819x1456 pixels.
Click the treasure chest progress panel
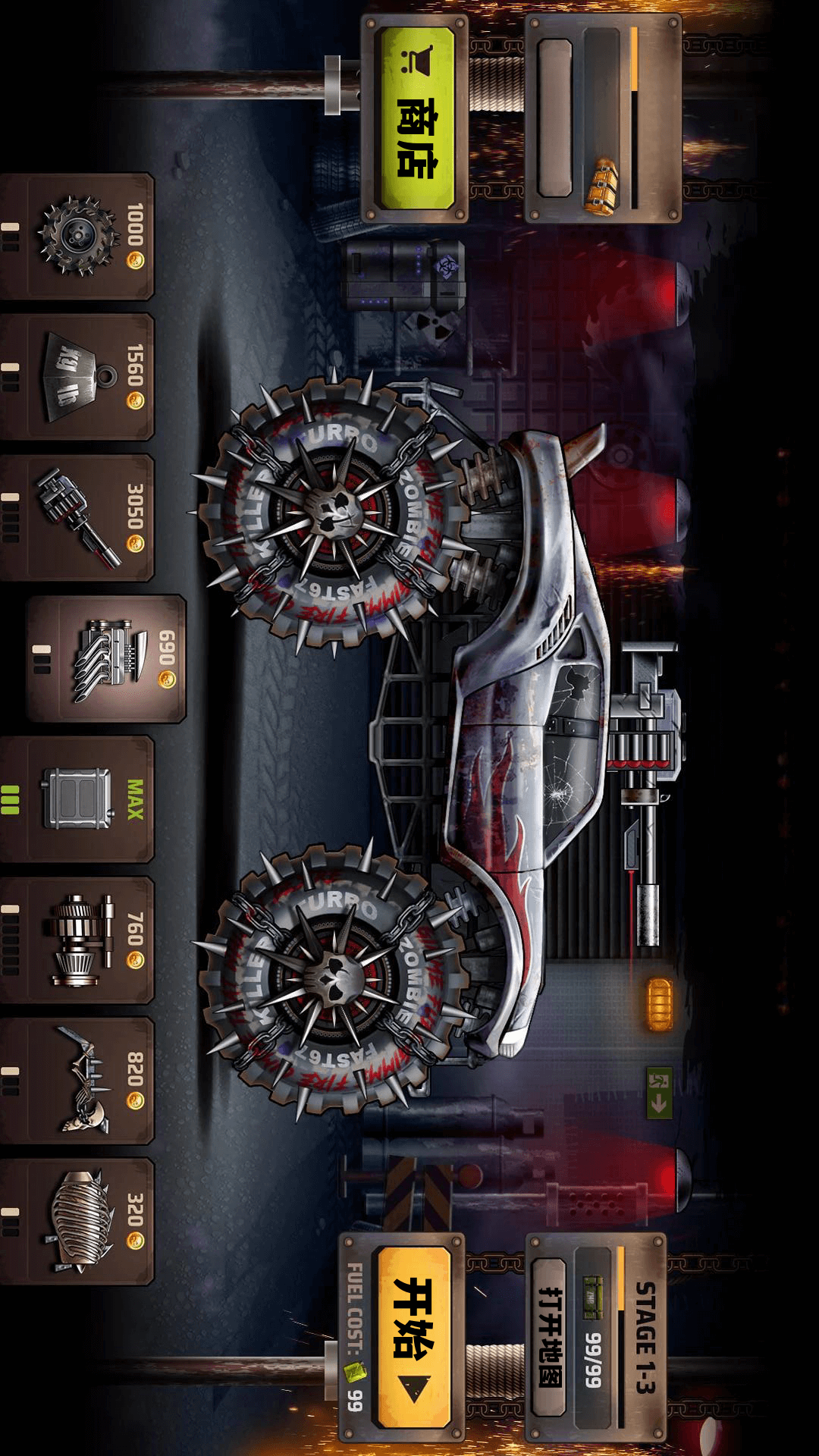tap(602, 120)
